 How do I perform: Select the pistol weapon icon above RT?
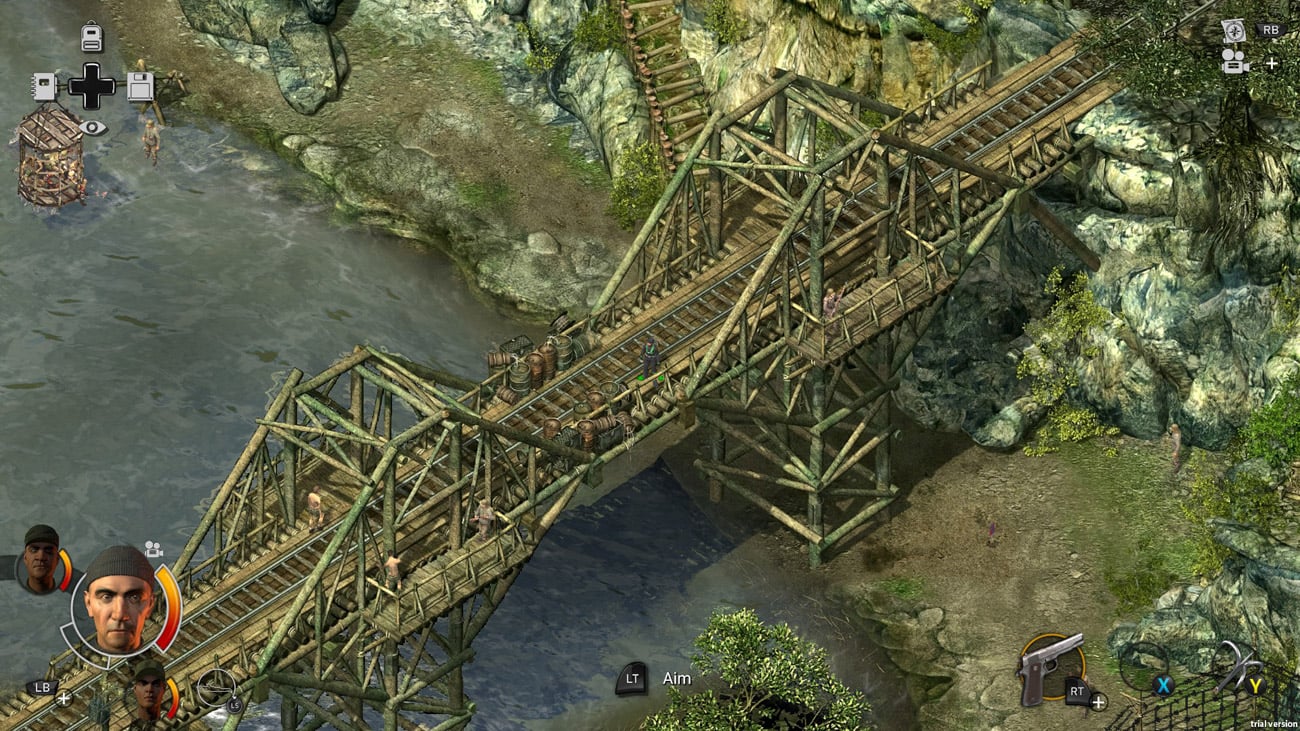(1046, 666)
